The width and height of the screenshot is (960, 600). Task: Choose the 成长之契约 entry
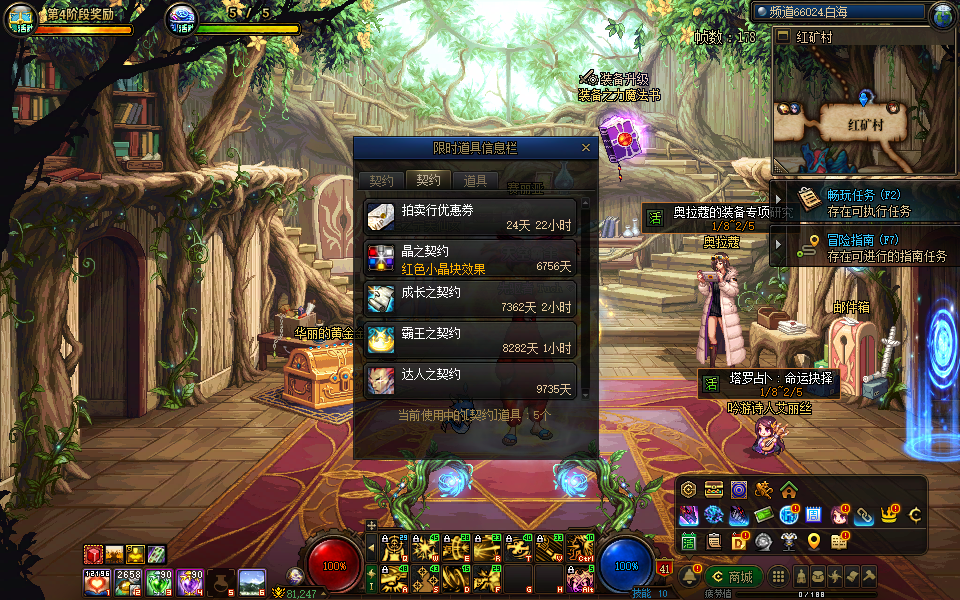point(471,299)
